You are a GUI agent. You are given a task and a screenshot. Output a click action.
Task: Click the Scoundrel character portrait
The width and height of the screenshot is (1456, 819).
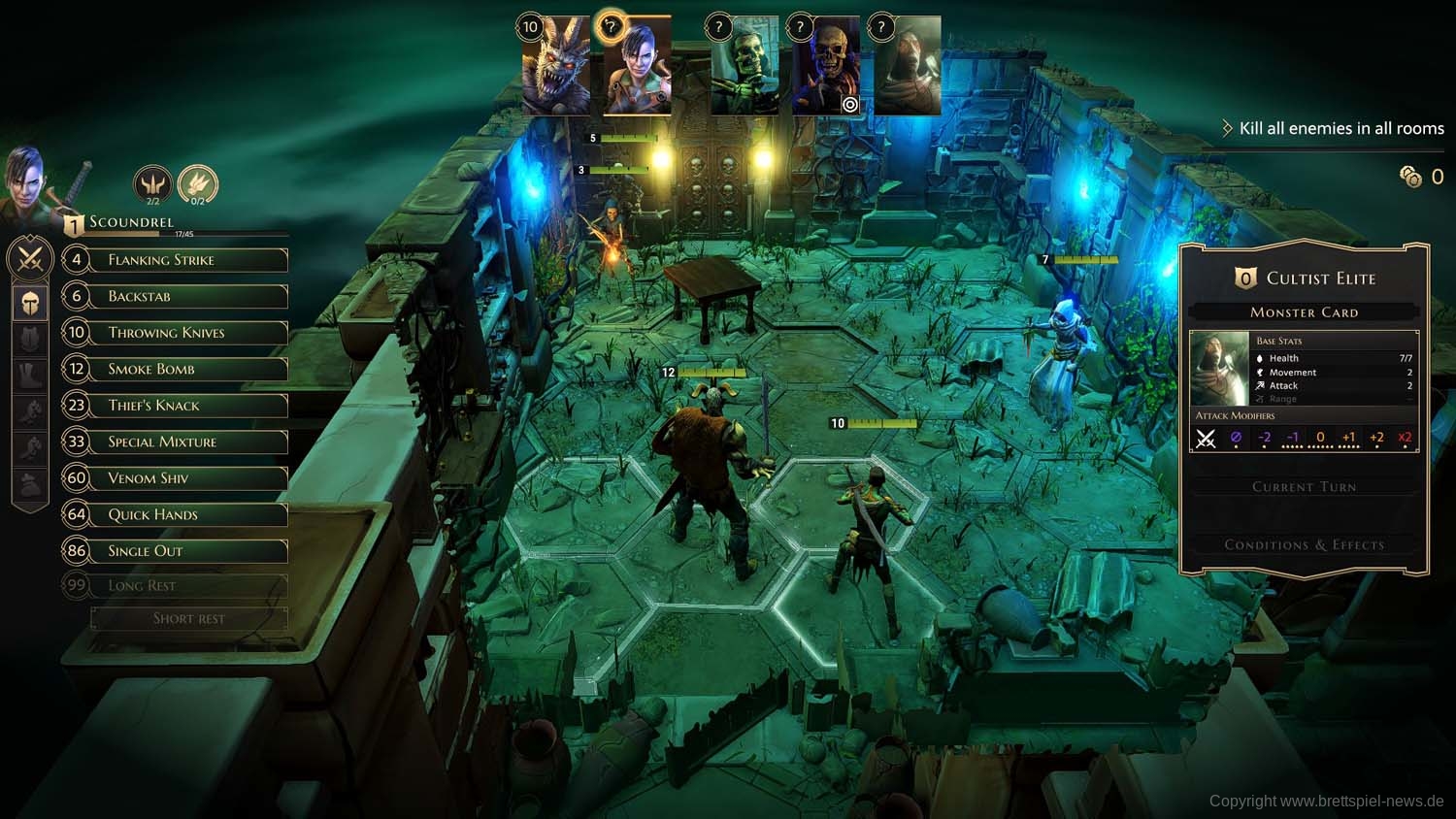tap(26, 180)
